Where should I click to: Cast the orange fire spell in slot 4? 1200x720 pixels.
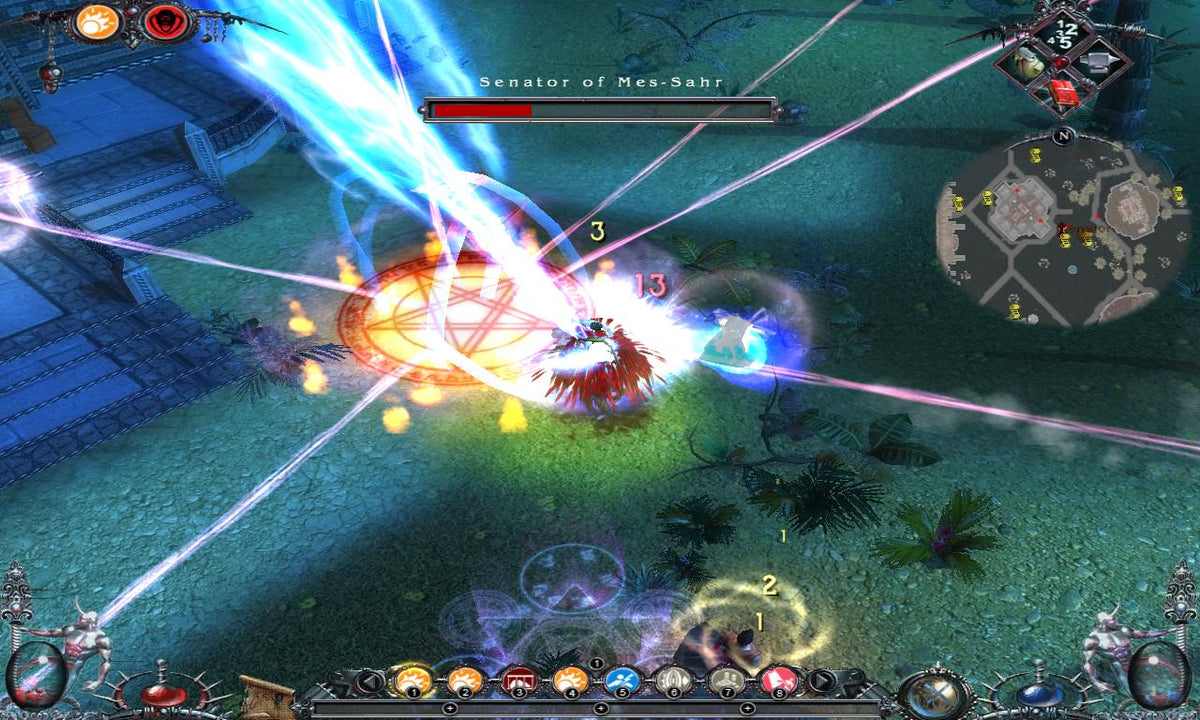[x=570, y=682]
